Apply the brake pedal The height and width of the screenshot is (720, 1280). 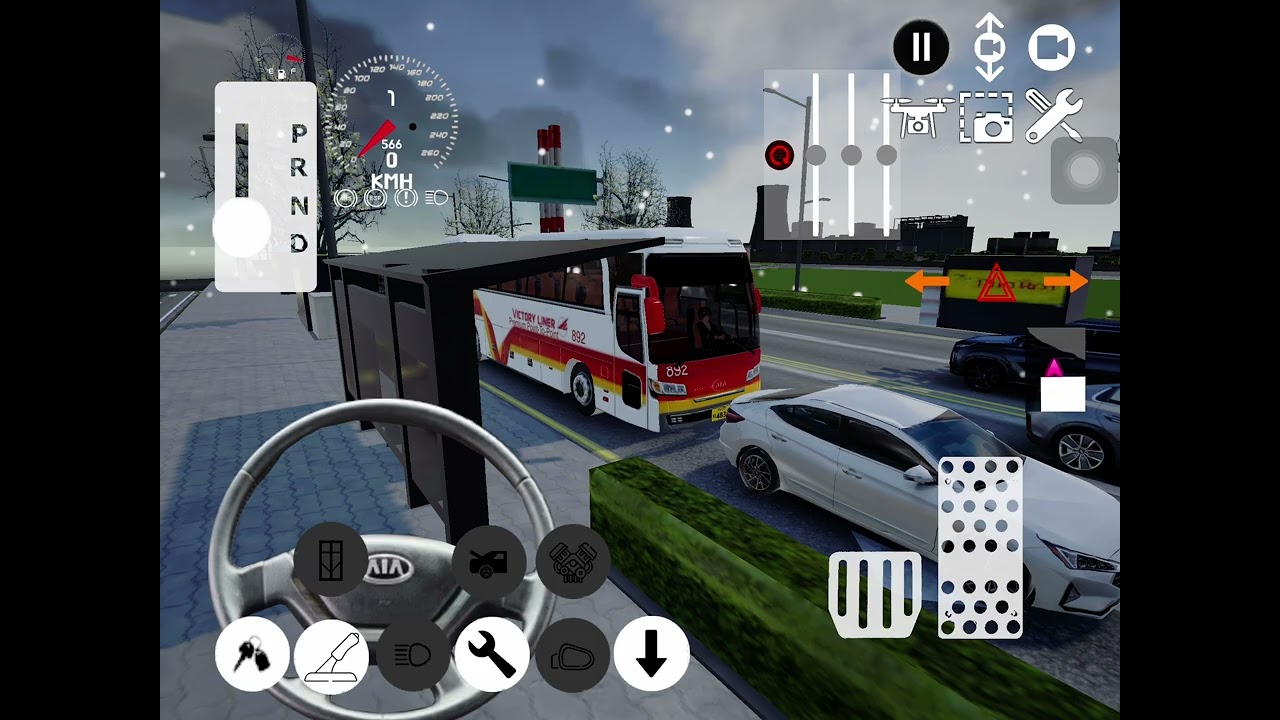[875, 593]
